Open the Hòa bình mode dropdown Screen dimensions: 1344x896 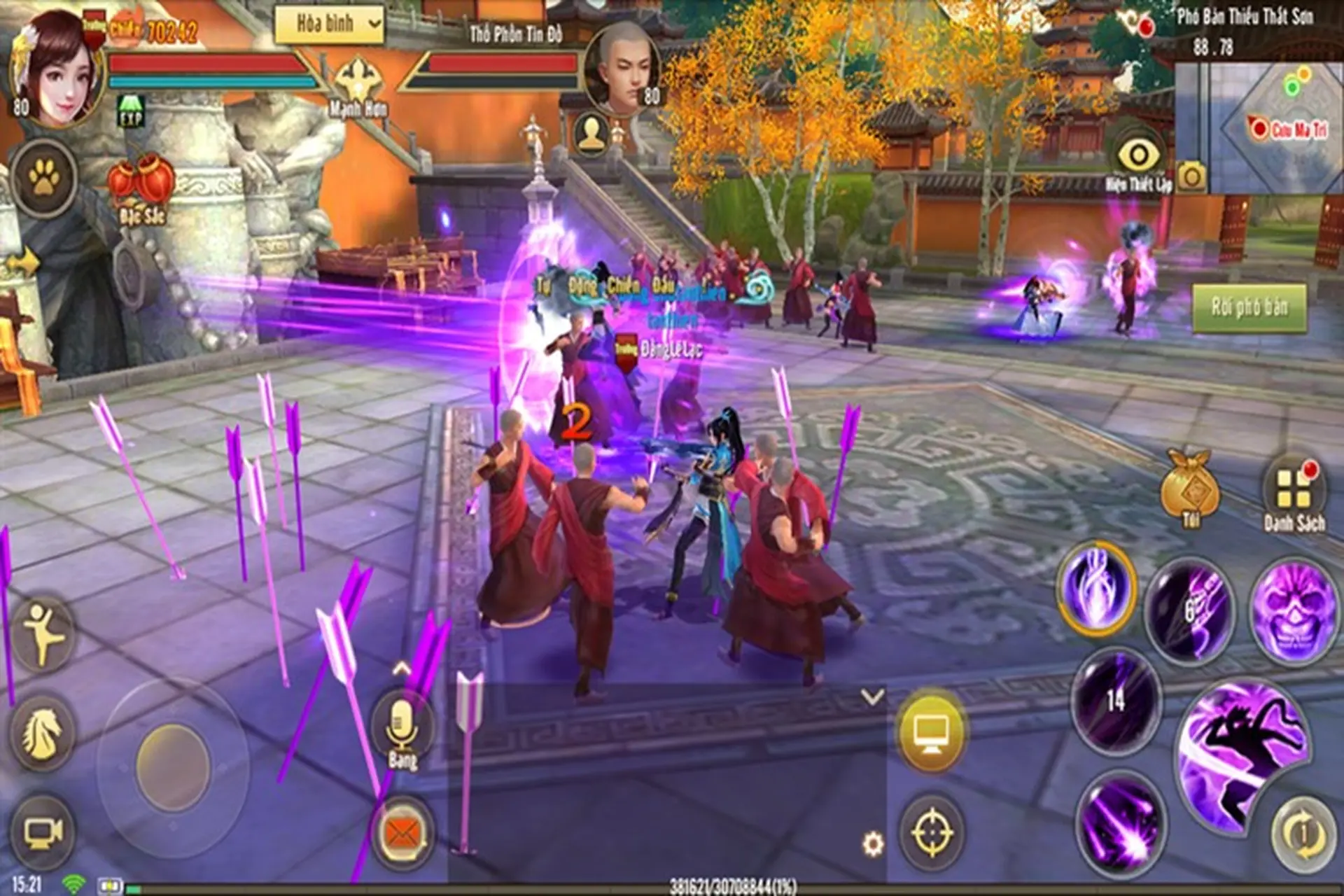(x=328, y=23)
